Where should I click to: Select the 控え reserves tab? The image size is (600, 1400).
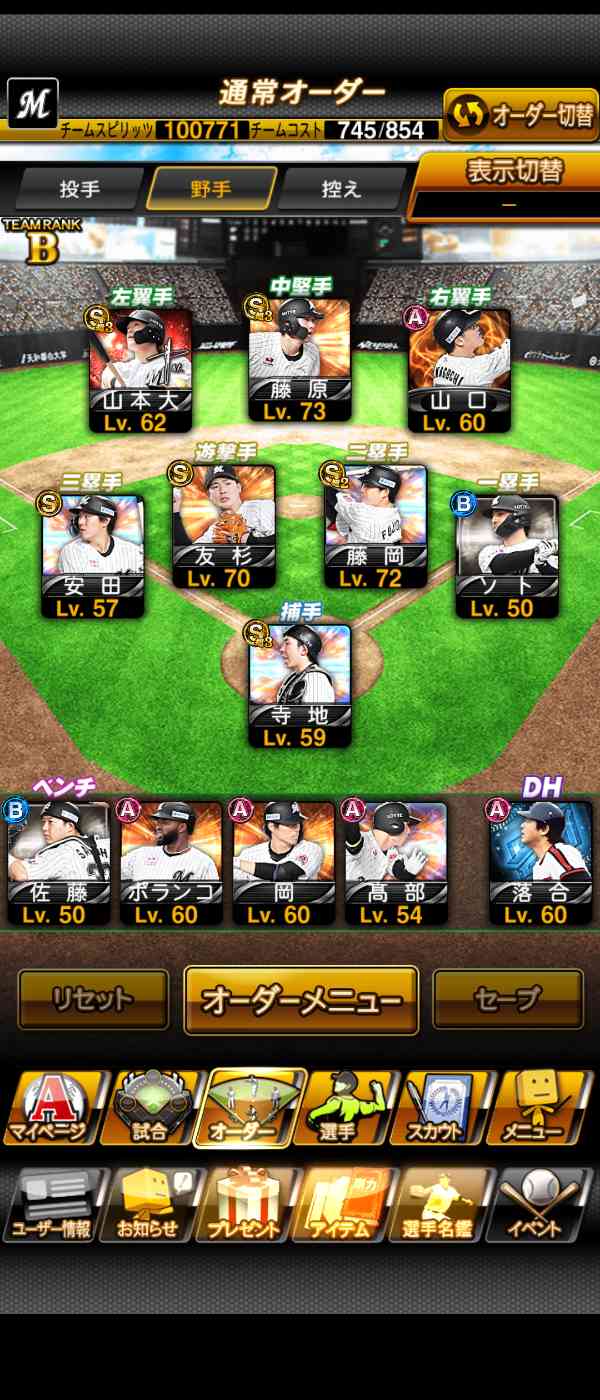point(341,188)
